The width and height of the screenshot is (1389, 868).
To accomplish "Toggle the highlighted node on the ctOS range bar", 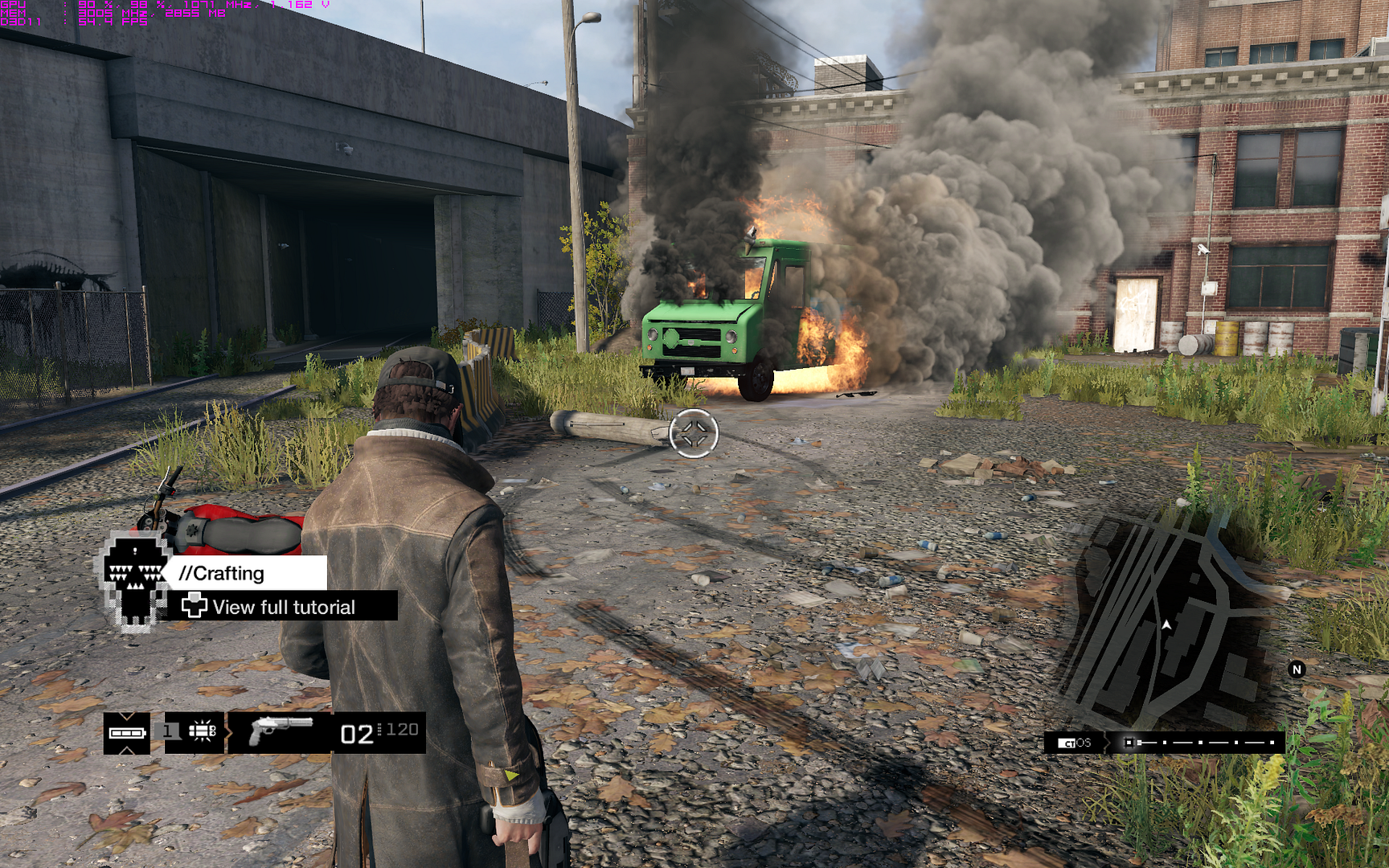I will click(x=1129, y=742).
